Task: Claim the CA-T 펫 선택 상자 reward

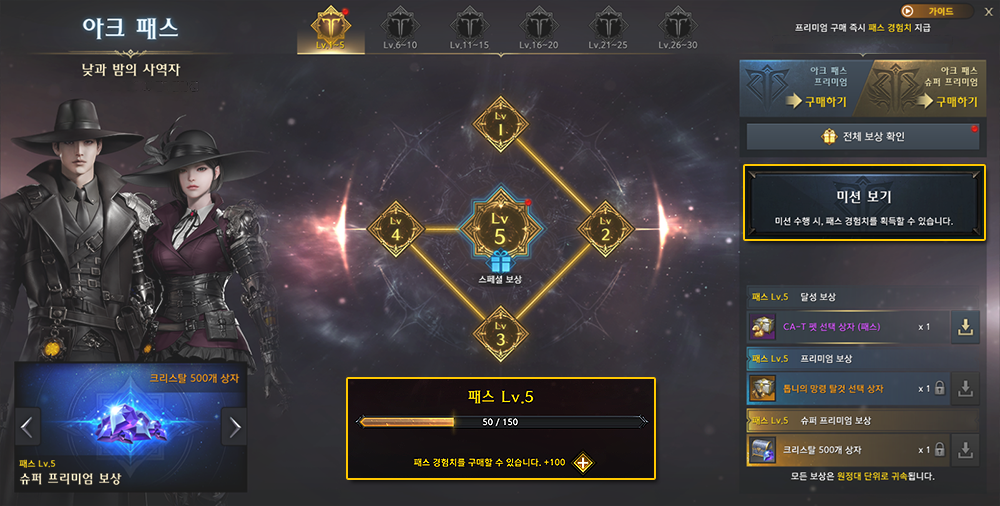Action: pyautogui.click(x=963, y=327)
